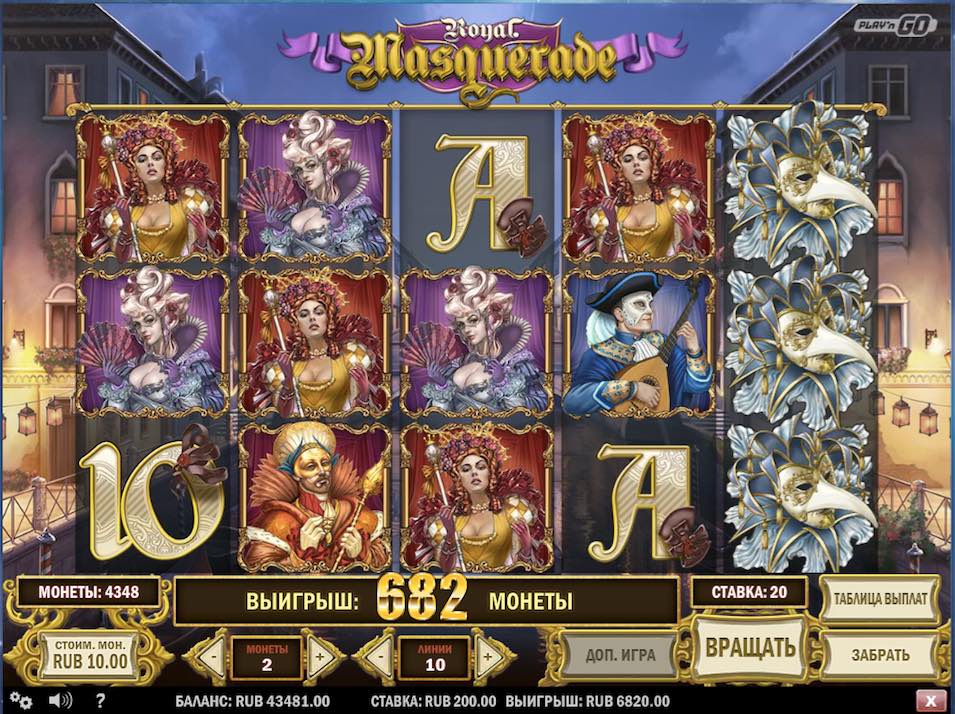Open the gear settings menu
The width and height of the screenshot is (955, 714).
pos(20,700)
